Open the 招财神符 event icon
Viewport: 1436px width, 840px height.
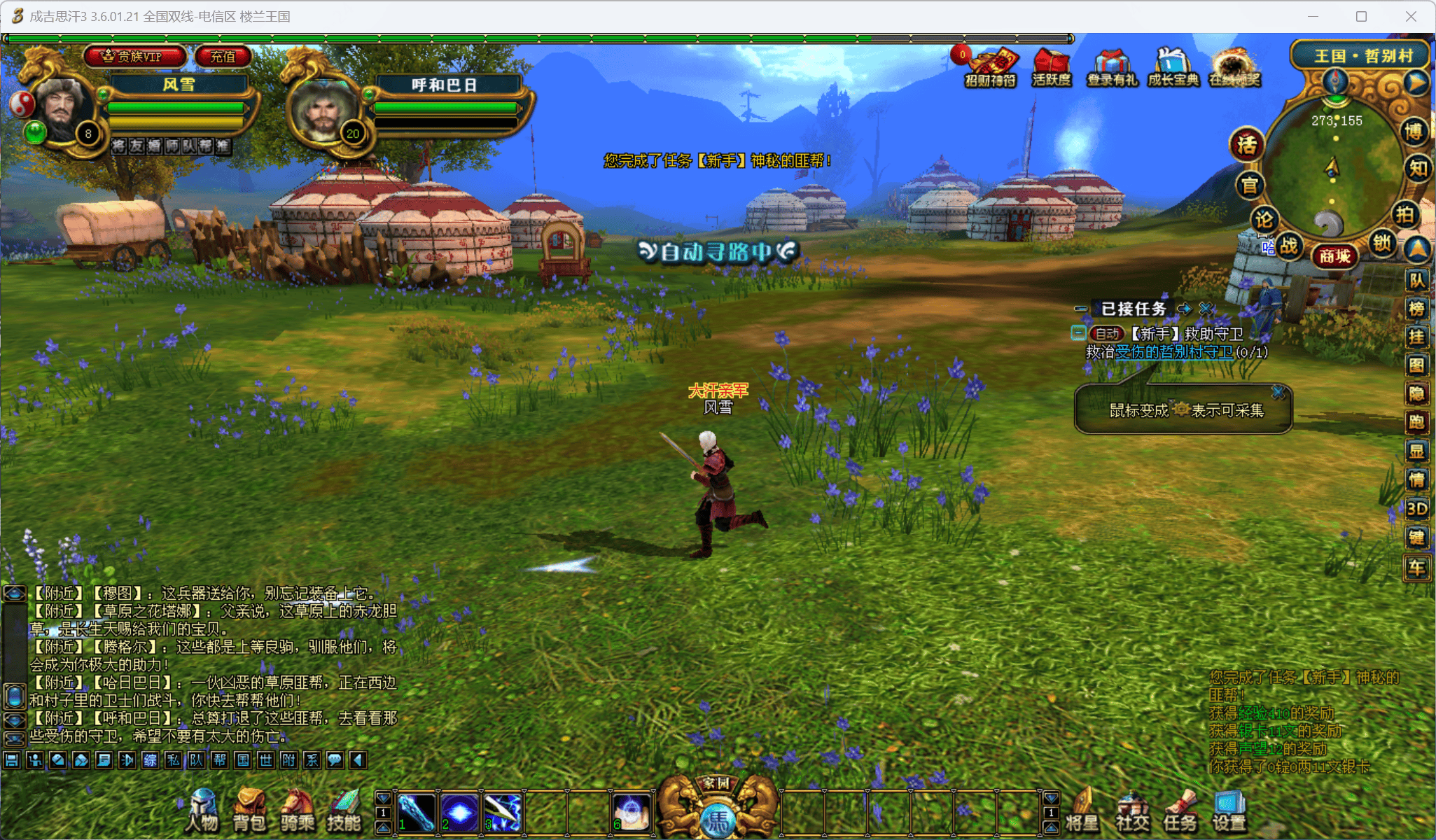[x=990, y=67]
